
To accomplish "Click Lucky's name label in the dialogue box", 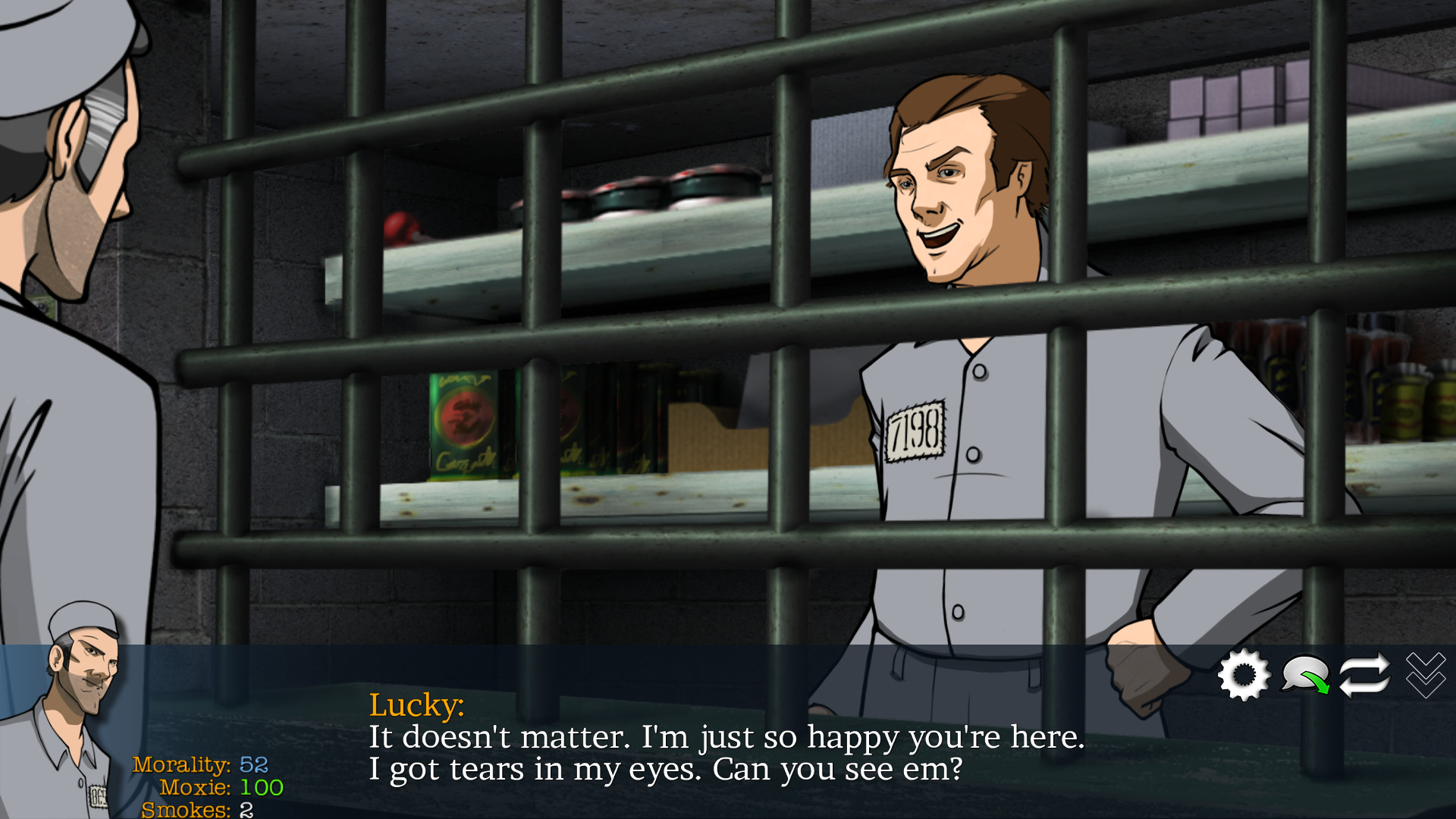I will pos(417,708).
